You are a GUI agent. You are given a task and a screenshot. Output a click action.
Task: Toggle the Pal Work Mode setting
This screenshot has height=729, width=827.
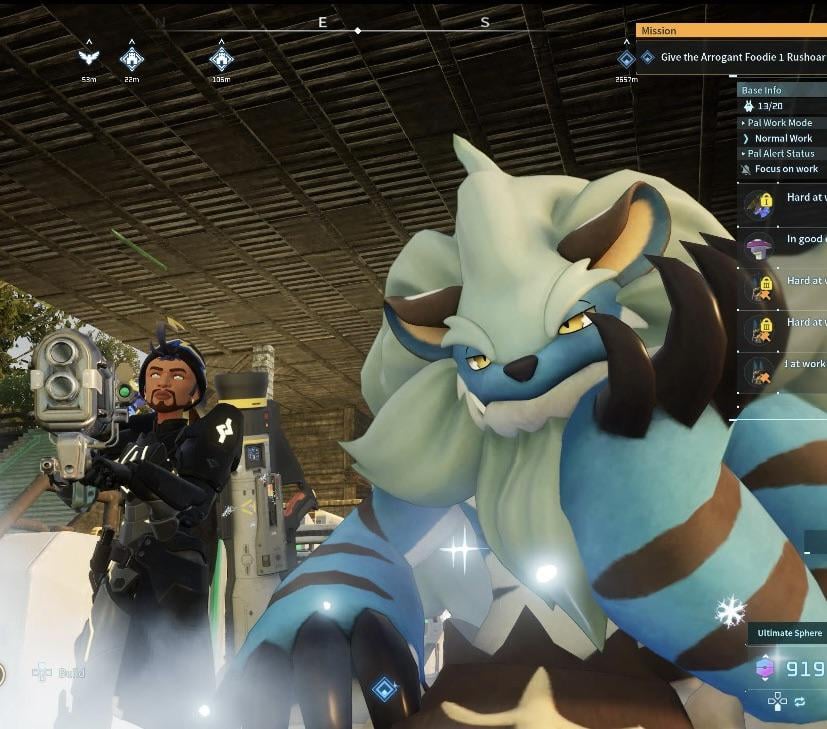(x=782, y=123)
